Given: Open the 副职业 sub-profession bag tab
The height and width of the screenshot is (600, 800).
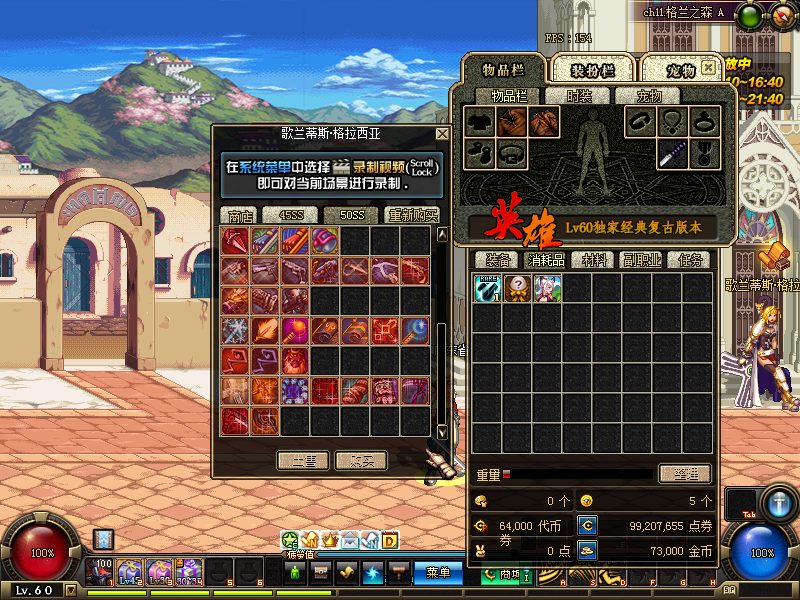Looking at the screenshot, I should pyautogui.click(x=641, y=260).
